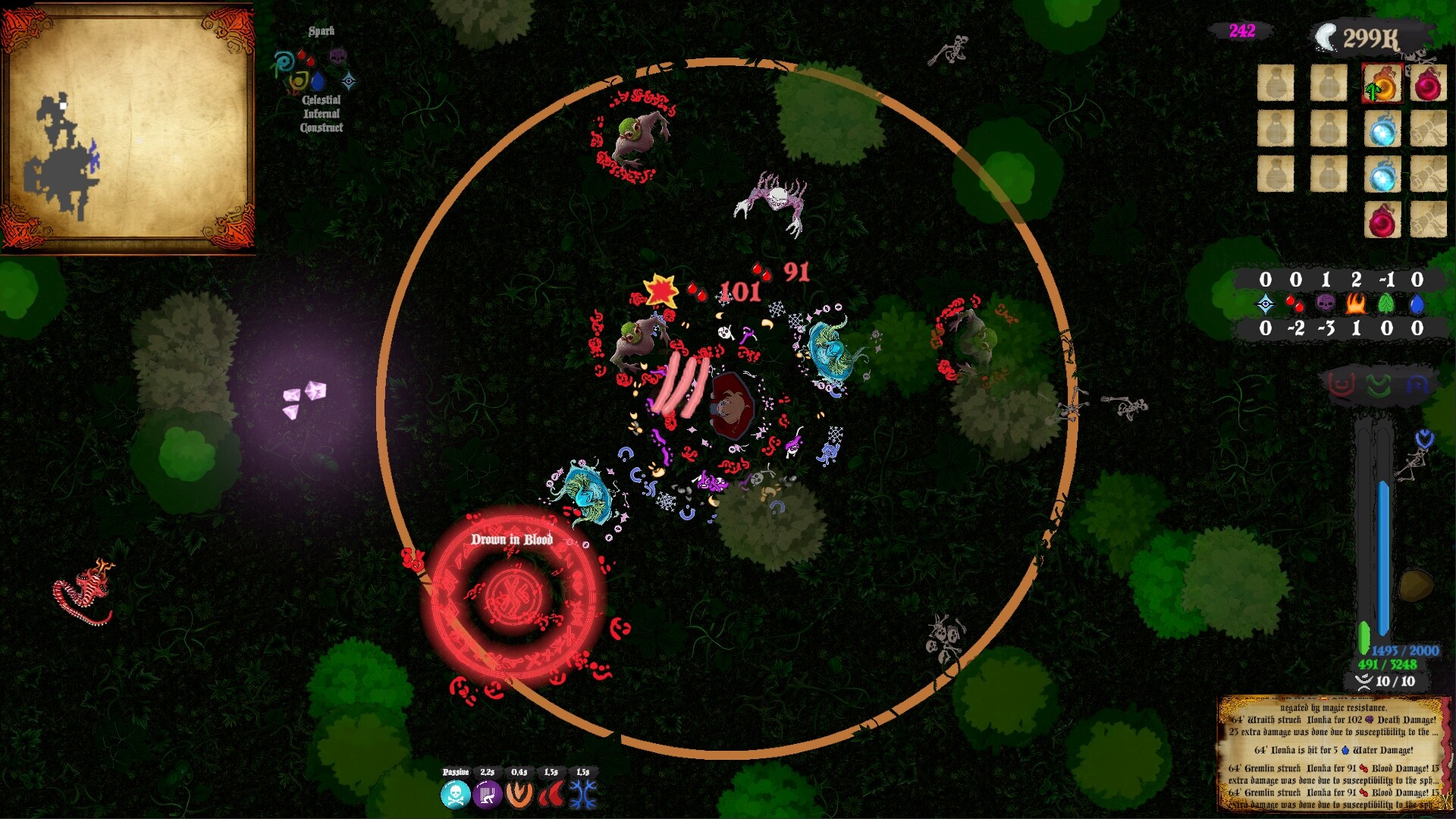Toggle the red sigil above the health bars

1340,385
